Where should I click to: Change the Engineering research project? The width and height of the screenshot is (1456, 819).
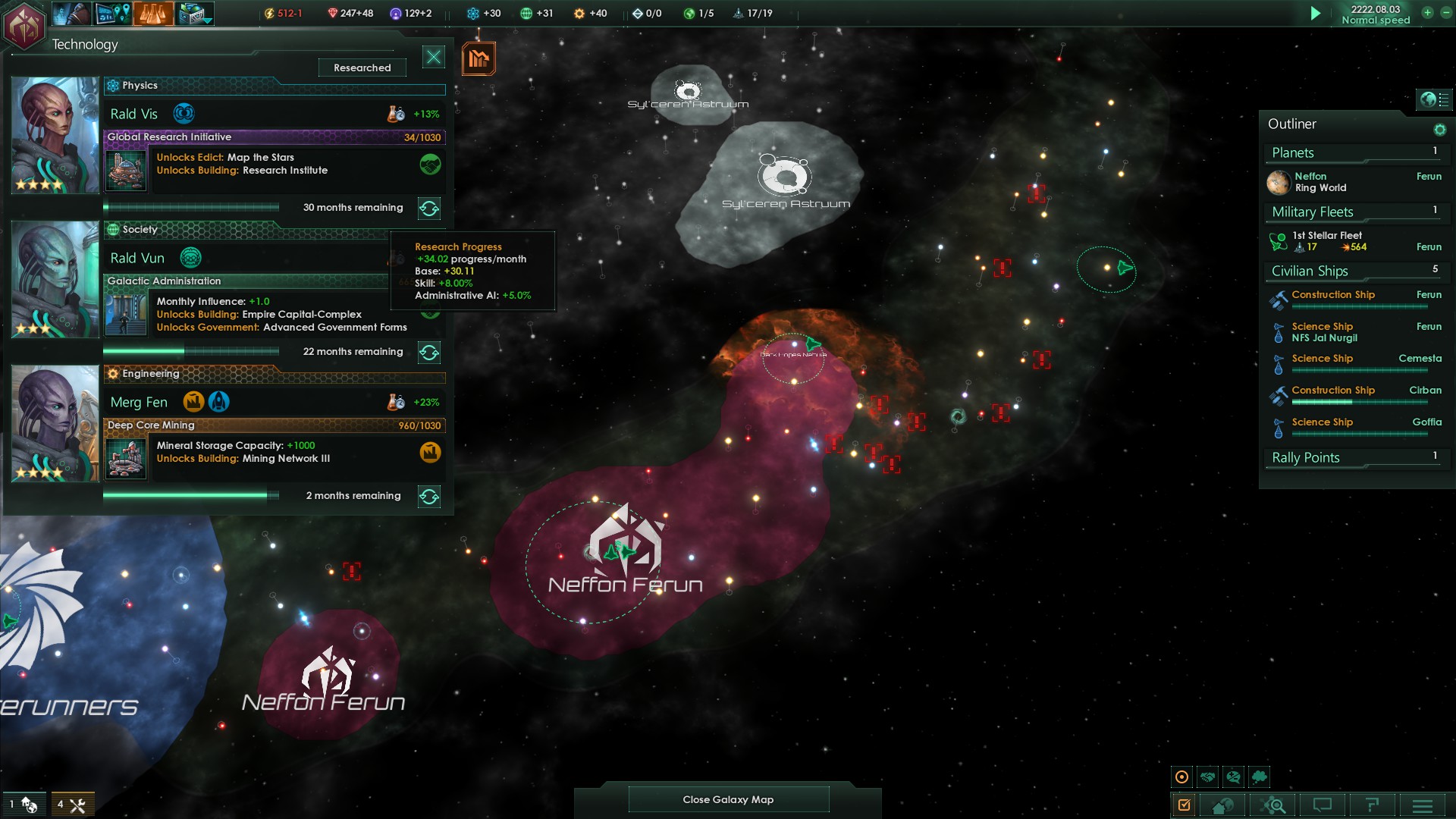[x=429, y=497]
